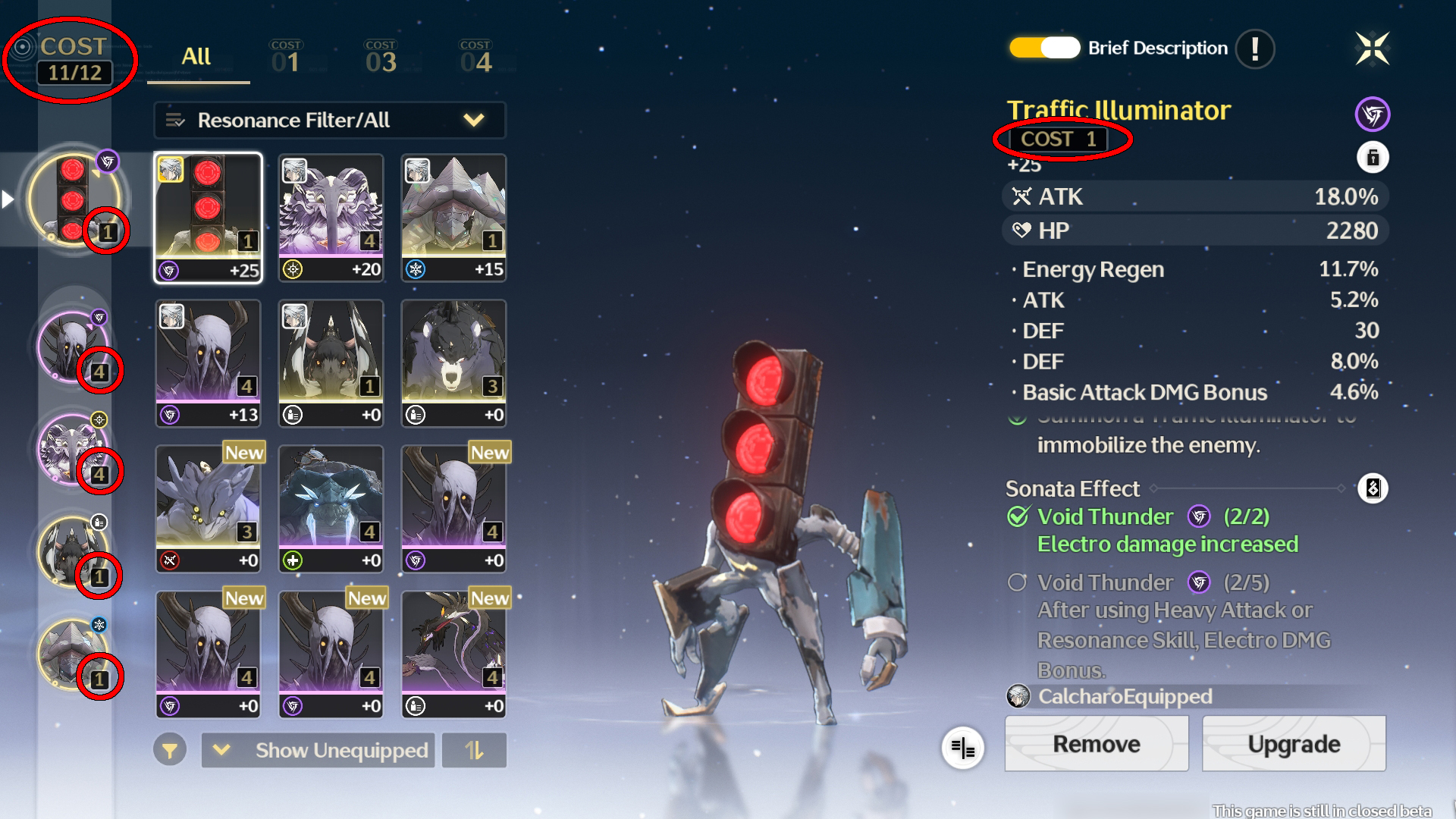Select the All echoes tab
Screen dimensions: 1456x819
[x=197, y=57]
